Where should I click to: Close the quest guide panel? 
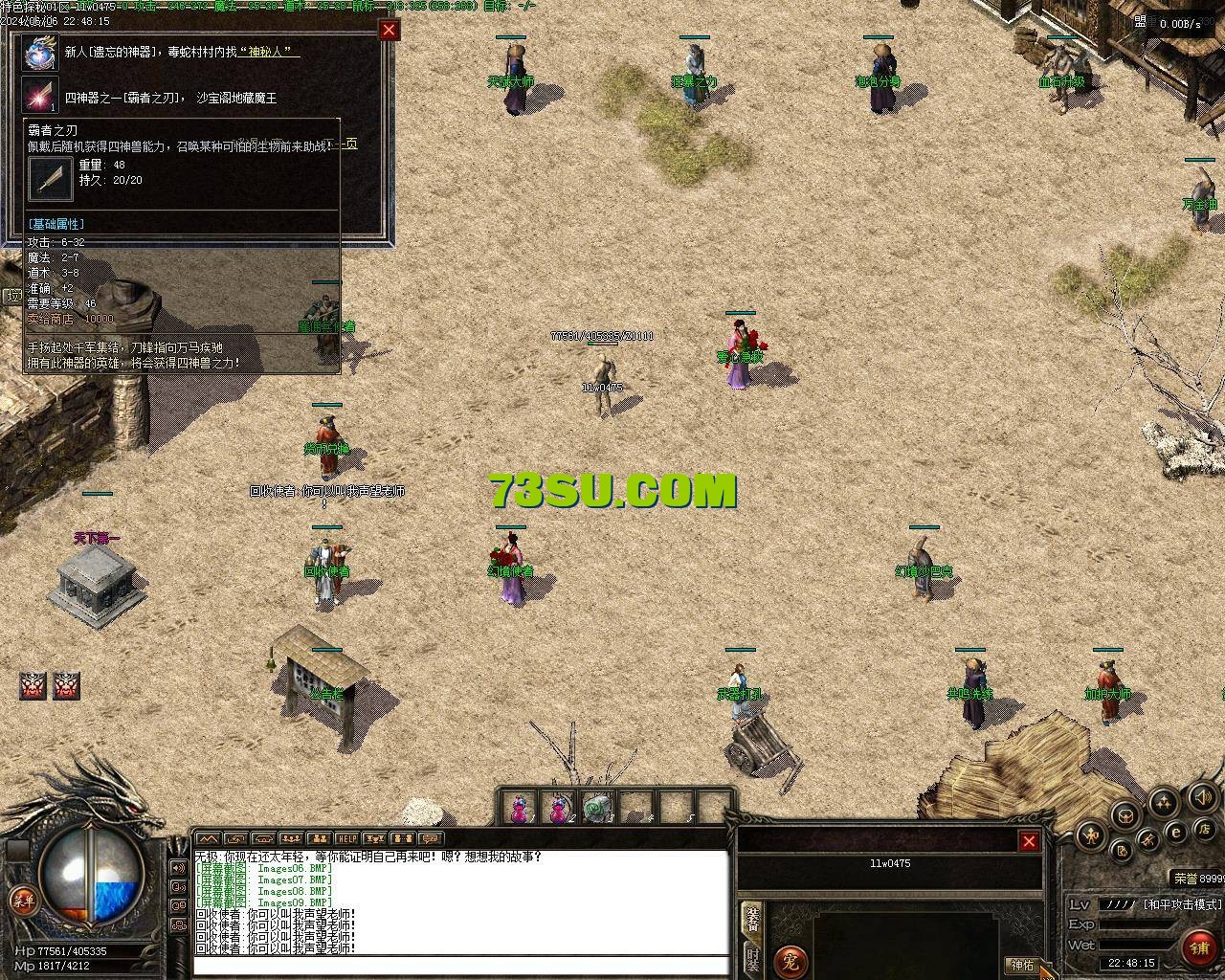pos(389,30)
